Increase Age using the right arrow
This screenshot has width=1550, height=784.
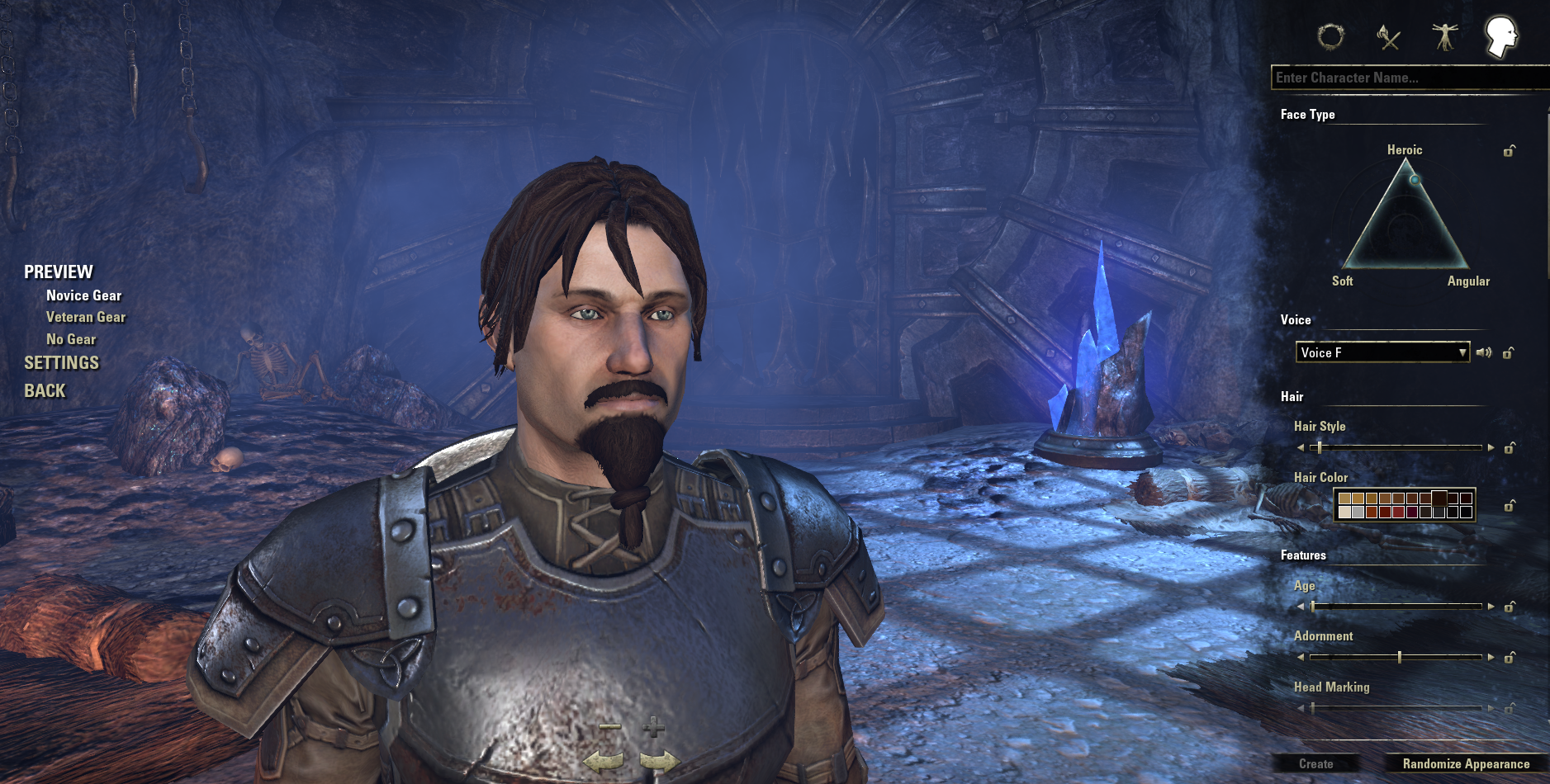(1491, 607)
